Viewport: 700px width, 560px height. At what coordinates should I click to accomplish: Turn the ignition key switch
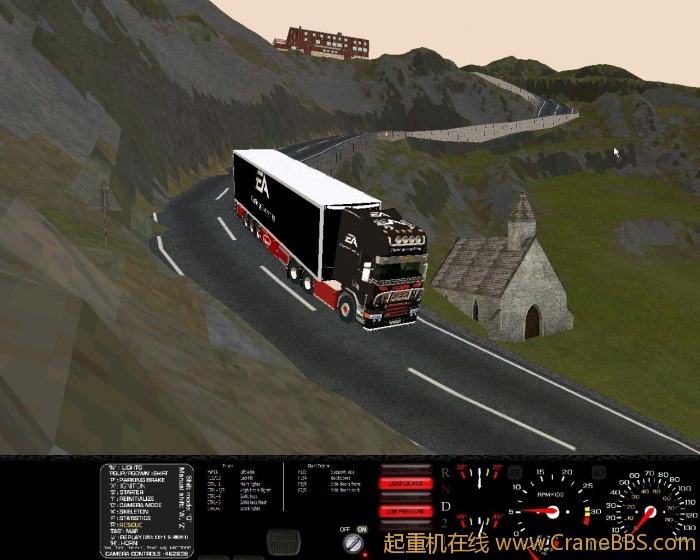(x=352, y=543)
